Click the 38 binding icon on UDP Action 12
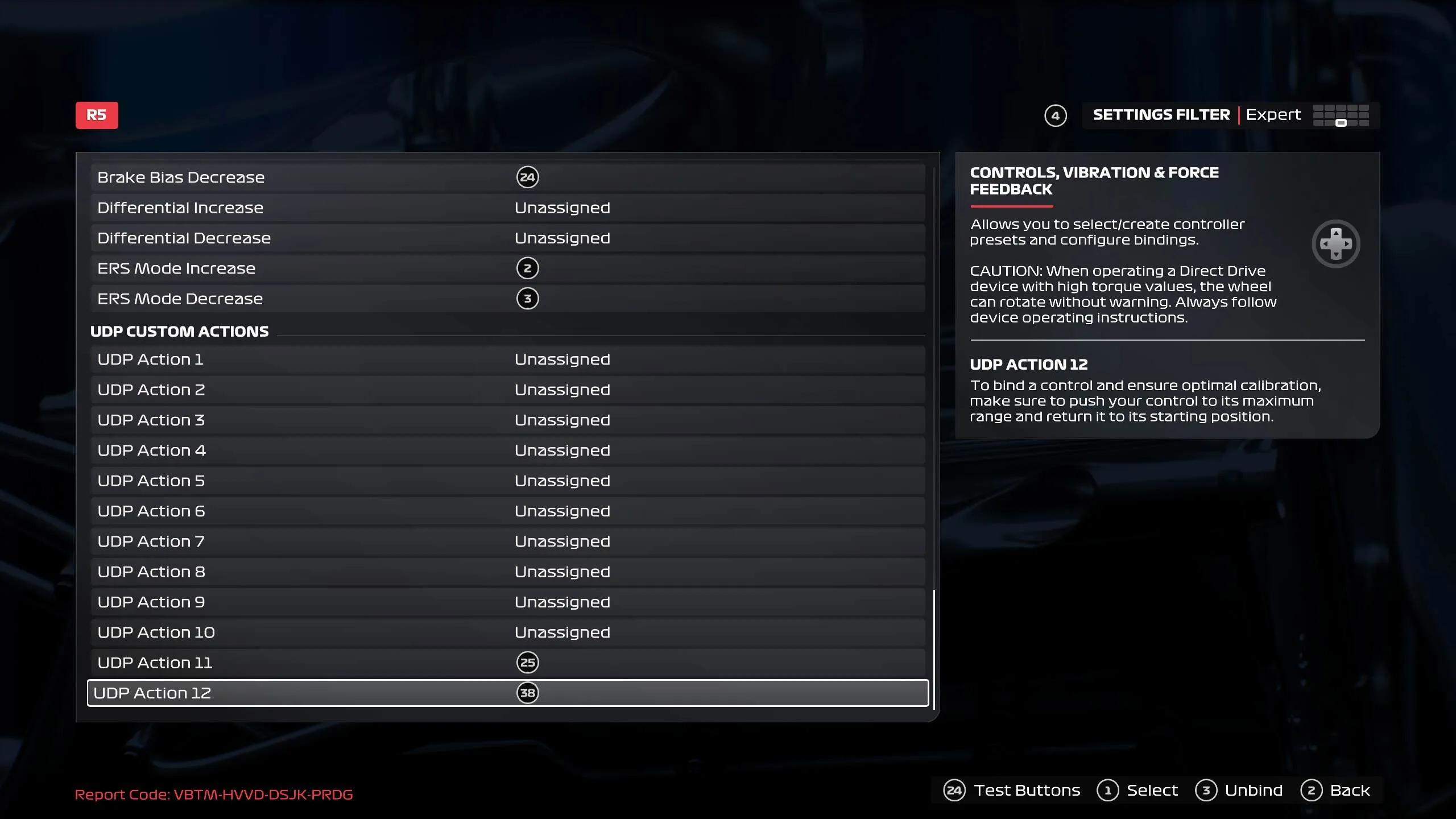This screenshot has width=1456, height=819. tap(528, 693)
